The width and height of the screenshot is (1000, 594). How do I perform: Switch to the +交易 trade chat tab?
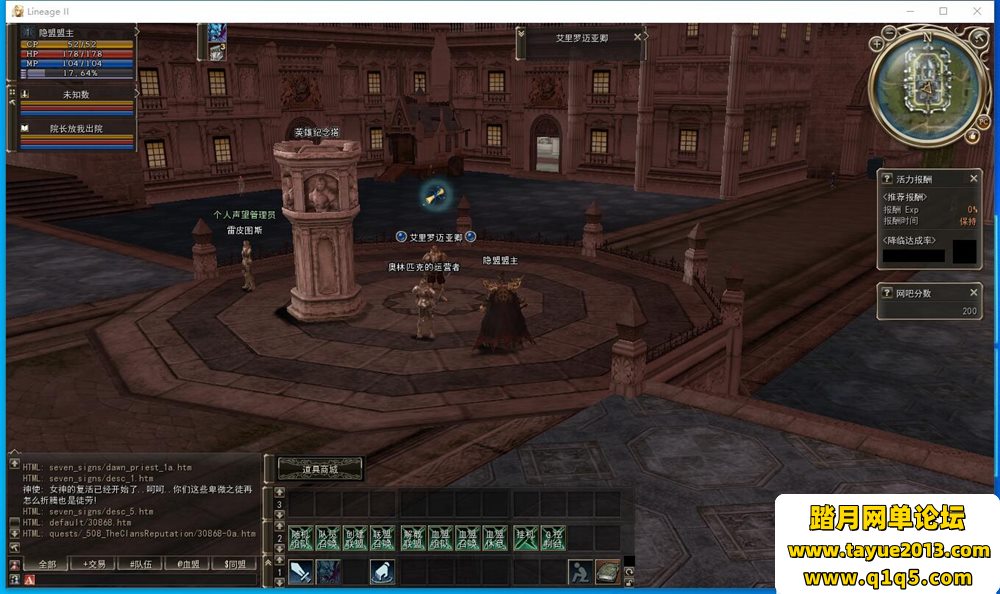point(94,565)
